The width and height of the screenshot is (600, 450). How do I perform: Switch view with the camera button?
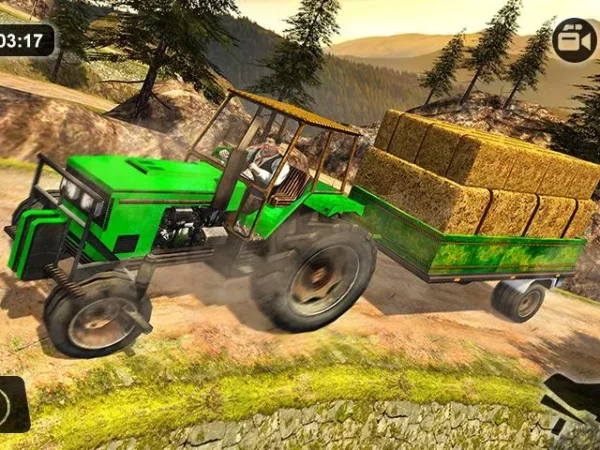tap(574, 40)
